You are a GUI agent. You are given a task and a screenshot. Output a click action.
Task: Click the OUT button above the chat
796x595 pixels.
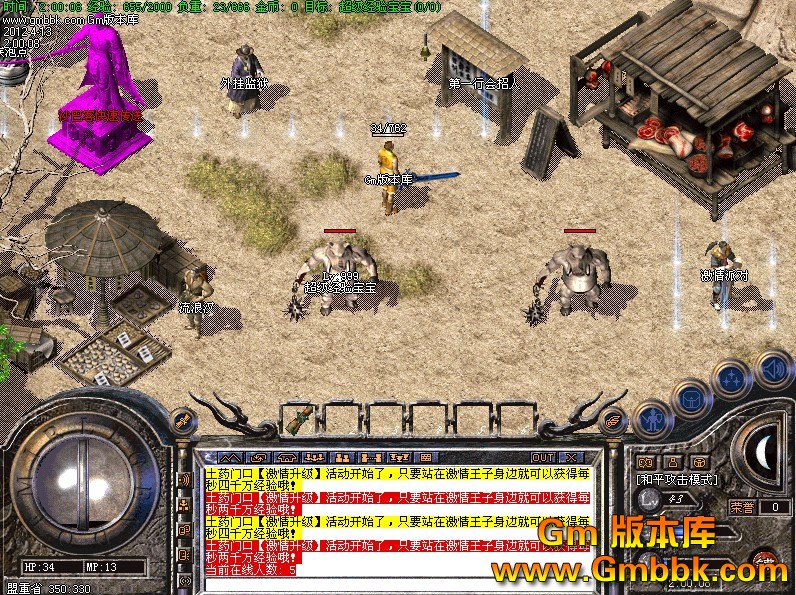point(544,457)
